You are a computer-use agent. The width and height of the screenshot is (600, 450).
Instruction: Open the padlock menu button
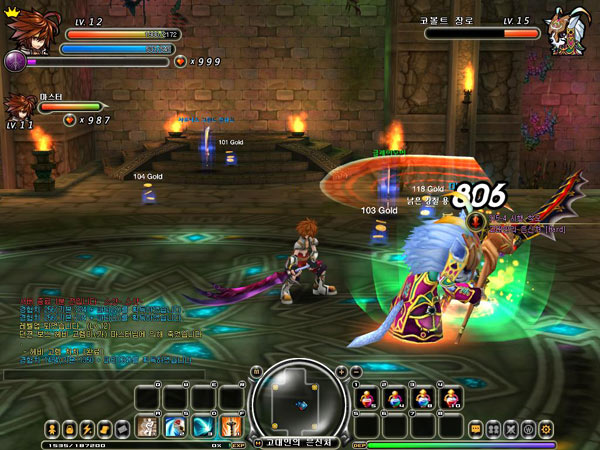(70, 428)
